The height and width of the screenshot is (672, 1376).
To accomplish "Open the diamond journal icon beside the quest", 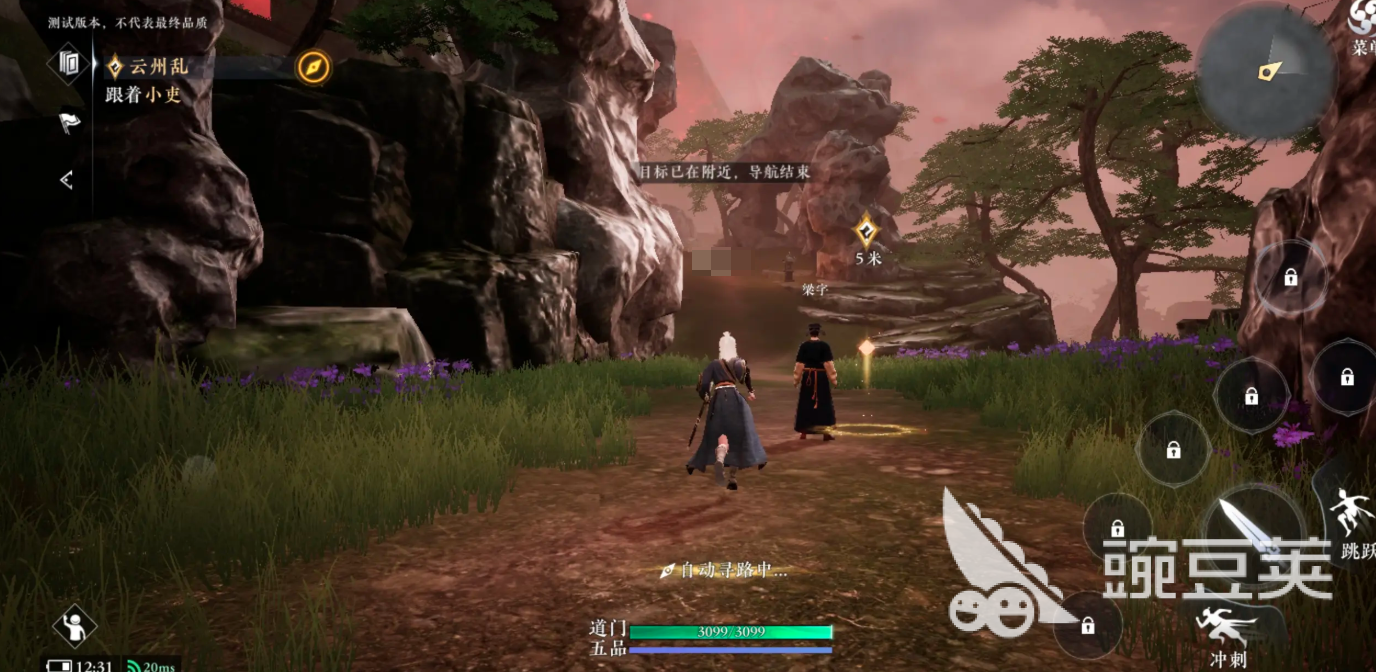I will point(69,63).
